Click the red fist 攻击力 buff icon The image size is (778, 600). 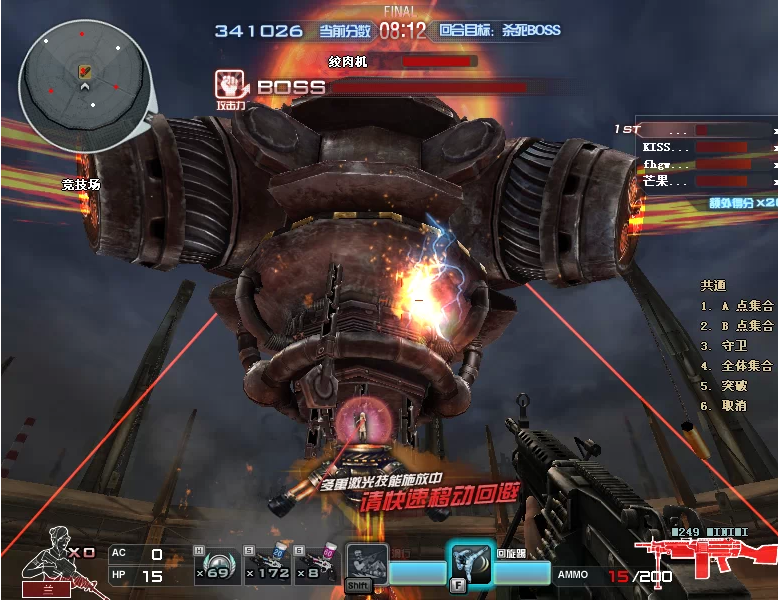(x=229, y=86)
